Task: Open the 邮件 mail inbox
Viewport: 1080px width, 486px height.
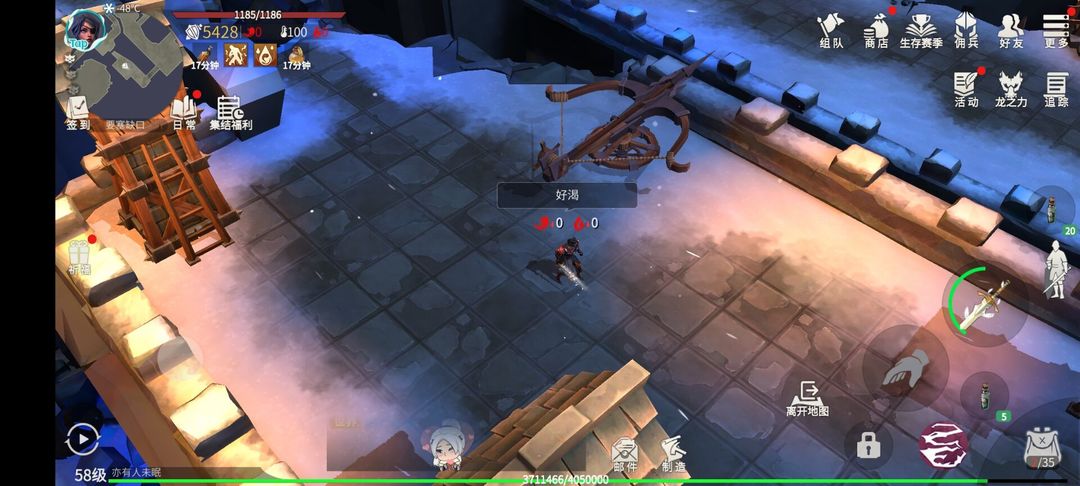Action: (x=625, y=455)
